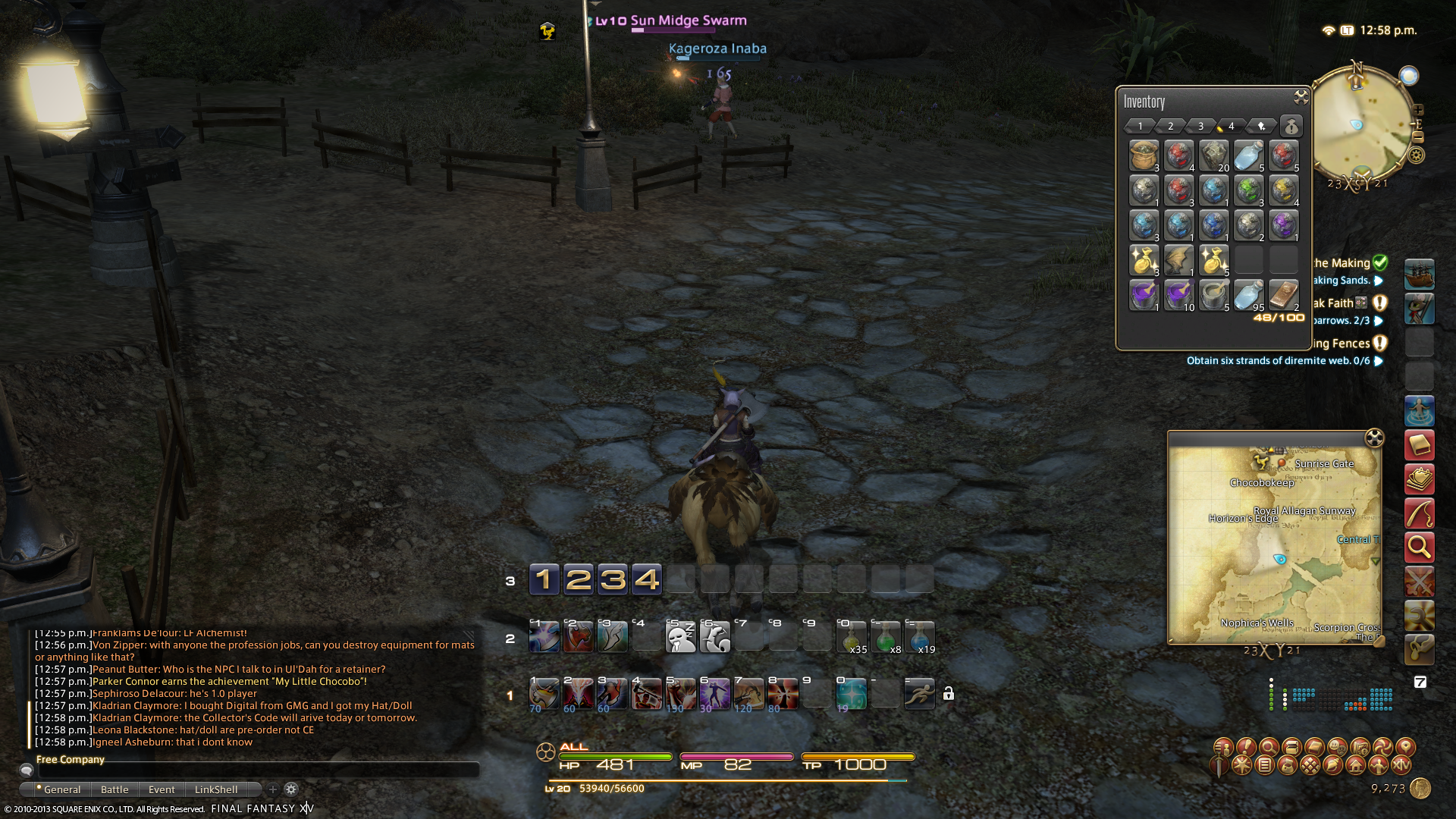Image resolution: width=1456 pixels, height=819 pixels.
Task: Trigger the sleeping emote hotbar icon
Action: 680,638
